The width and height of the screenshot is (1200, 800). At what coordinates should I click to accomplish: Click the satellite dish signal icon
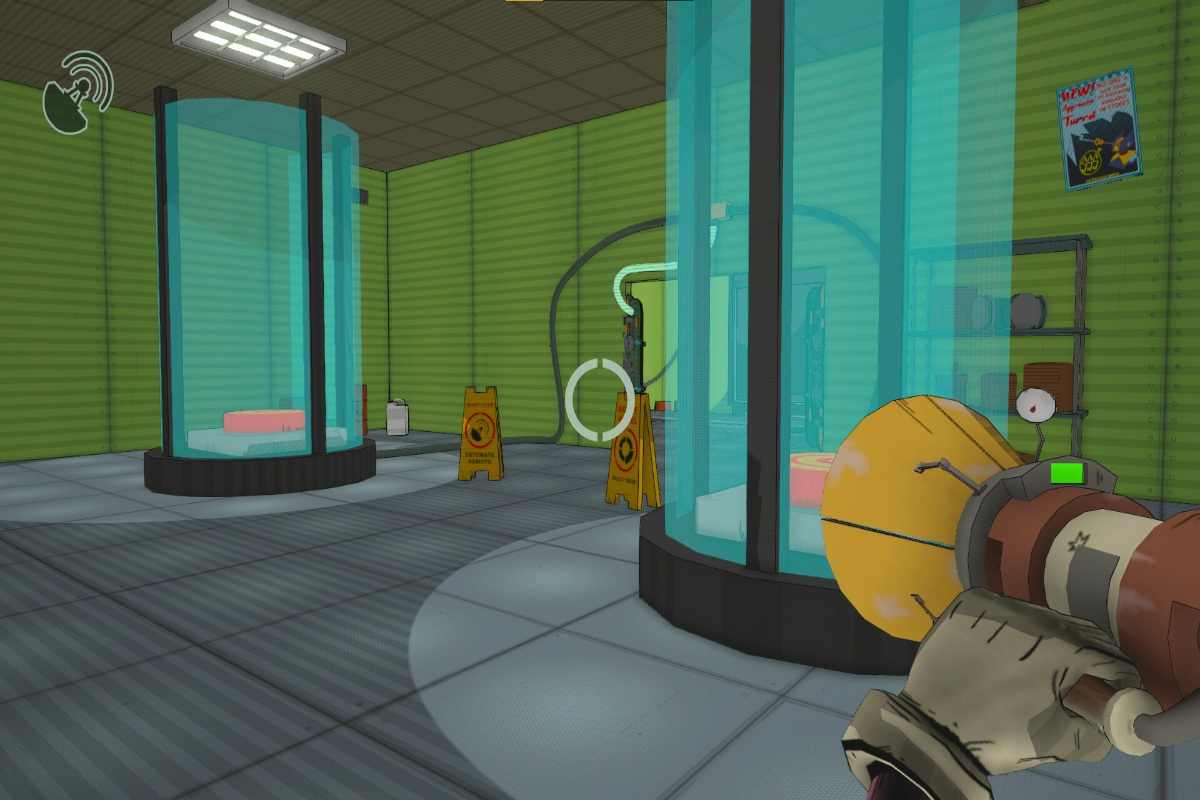coord(77,92)
